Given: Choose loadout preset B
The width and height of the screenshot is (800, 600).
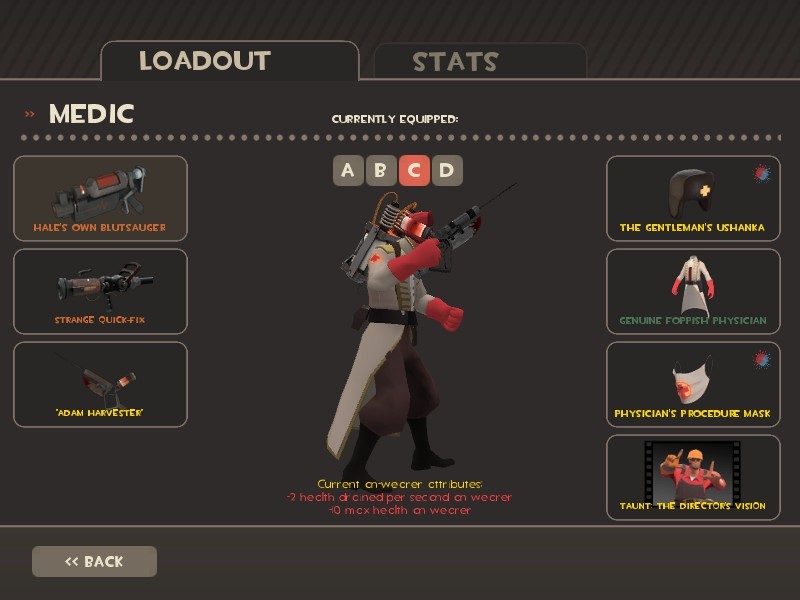Looking at the screenshot, I should point(380,170).
